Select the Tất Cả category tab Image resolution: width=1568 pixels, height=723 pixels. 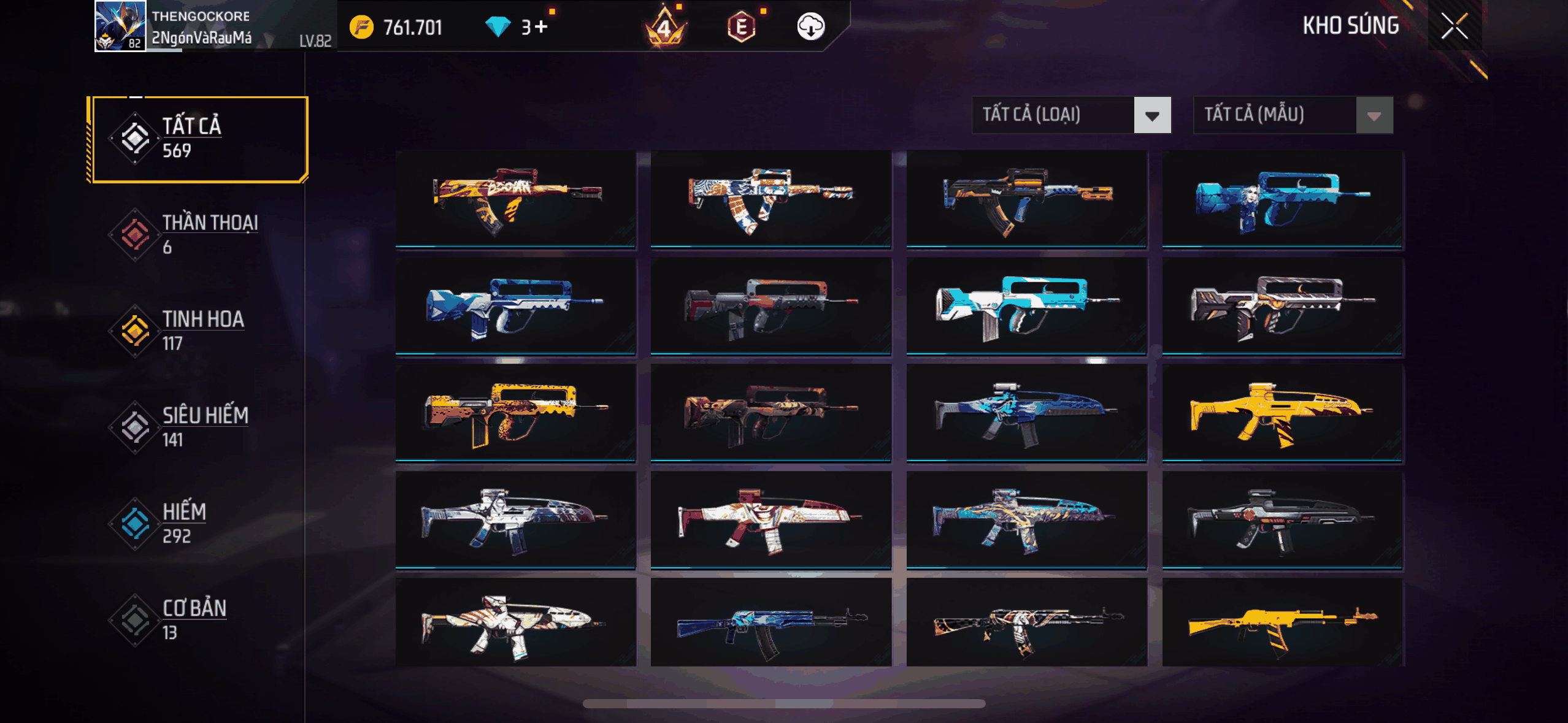pos(198,139)
